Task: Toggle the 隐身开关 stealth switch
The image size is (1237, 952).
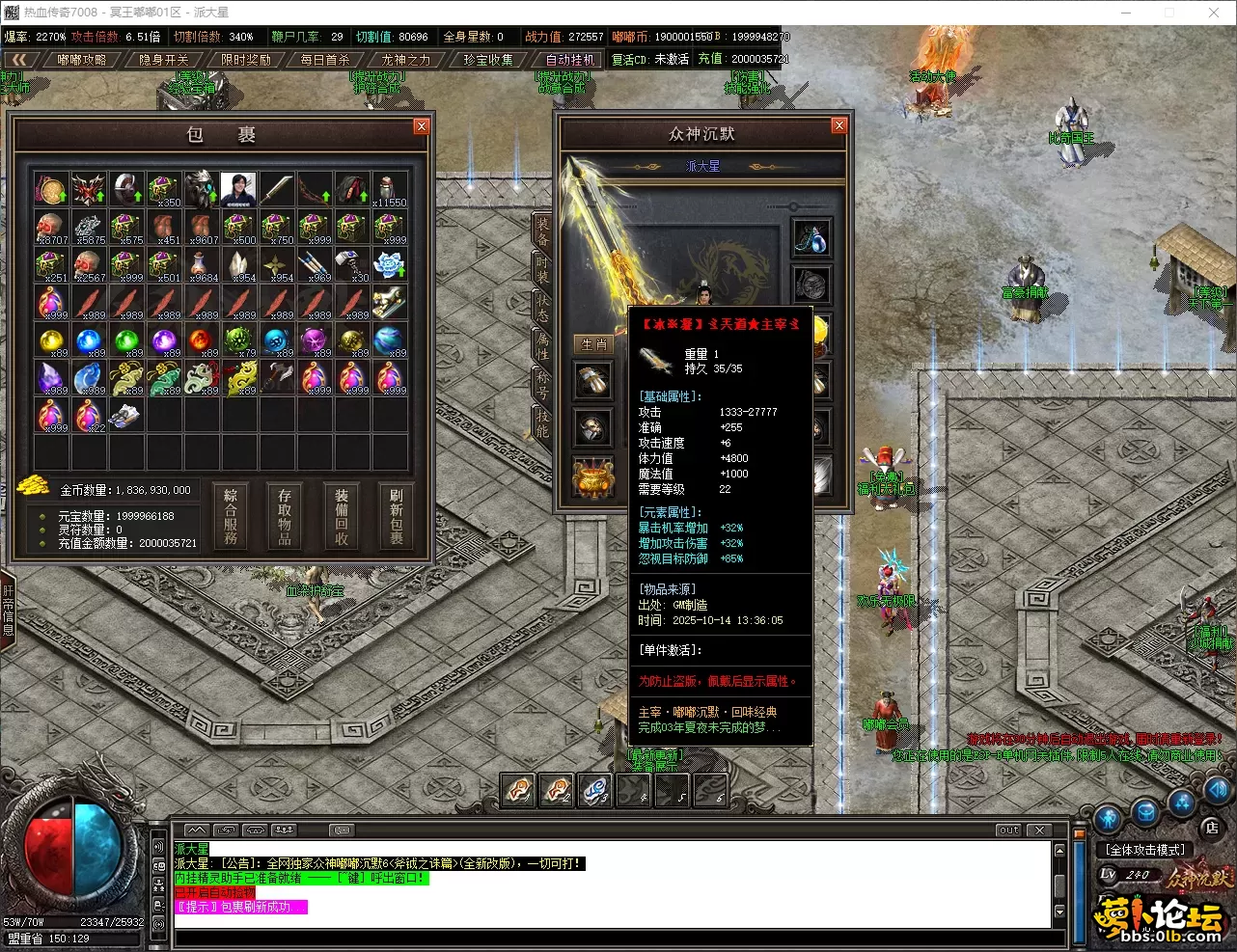Action: click(x=164, y=60)
